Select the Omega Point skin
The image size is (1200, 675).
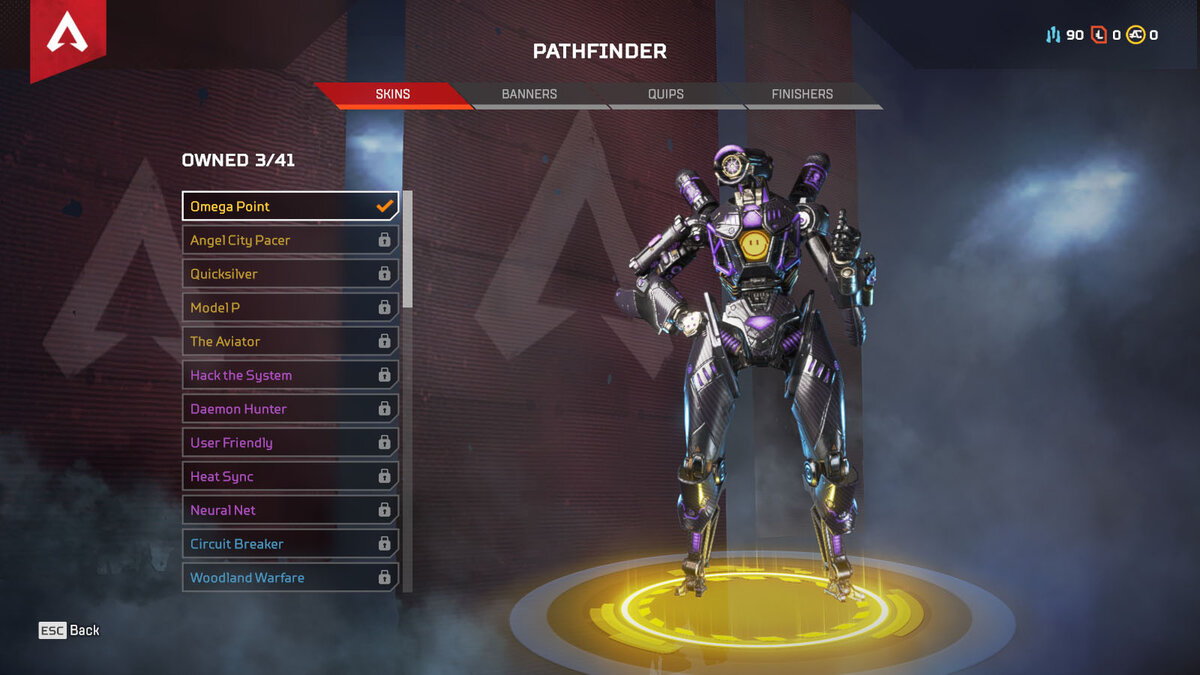click(290, 206)
